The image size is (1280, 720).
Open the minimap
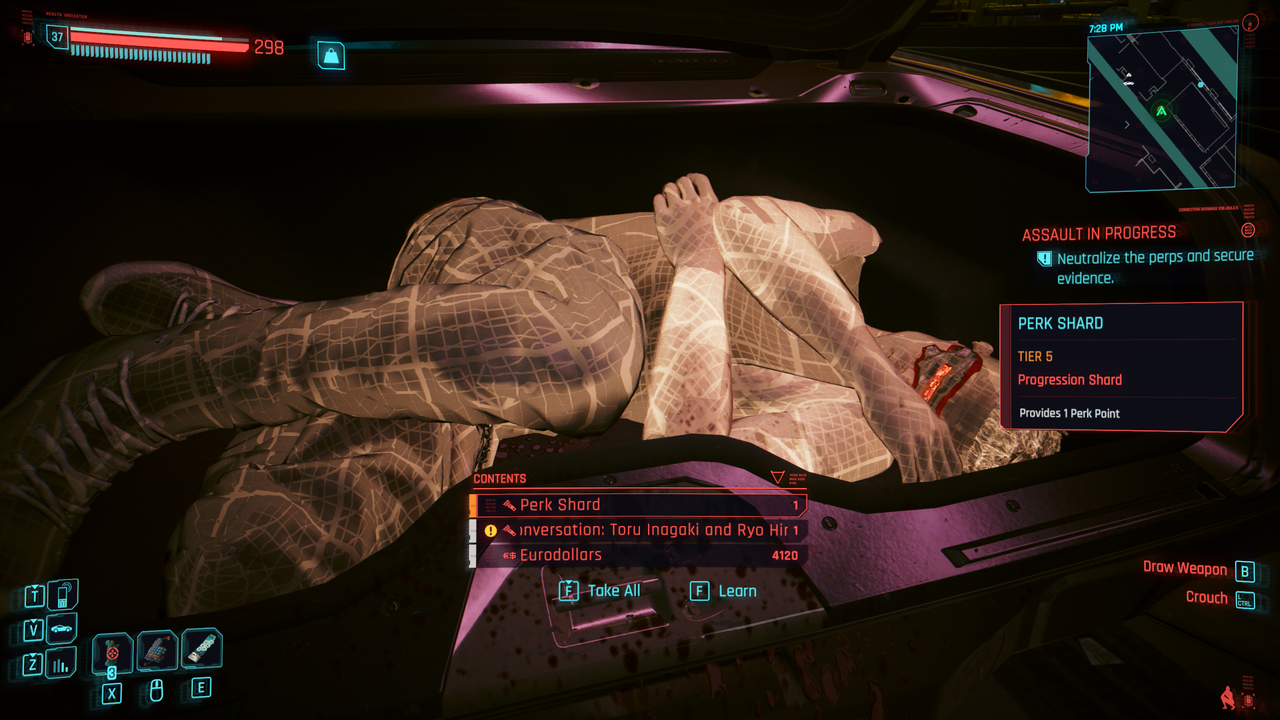[1161, 108]
